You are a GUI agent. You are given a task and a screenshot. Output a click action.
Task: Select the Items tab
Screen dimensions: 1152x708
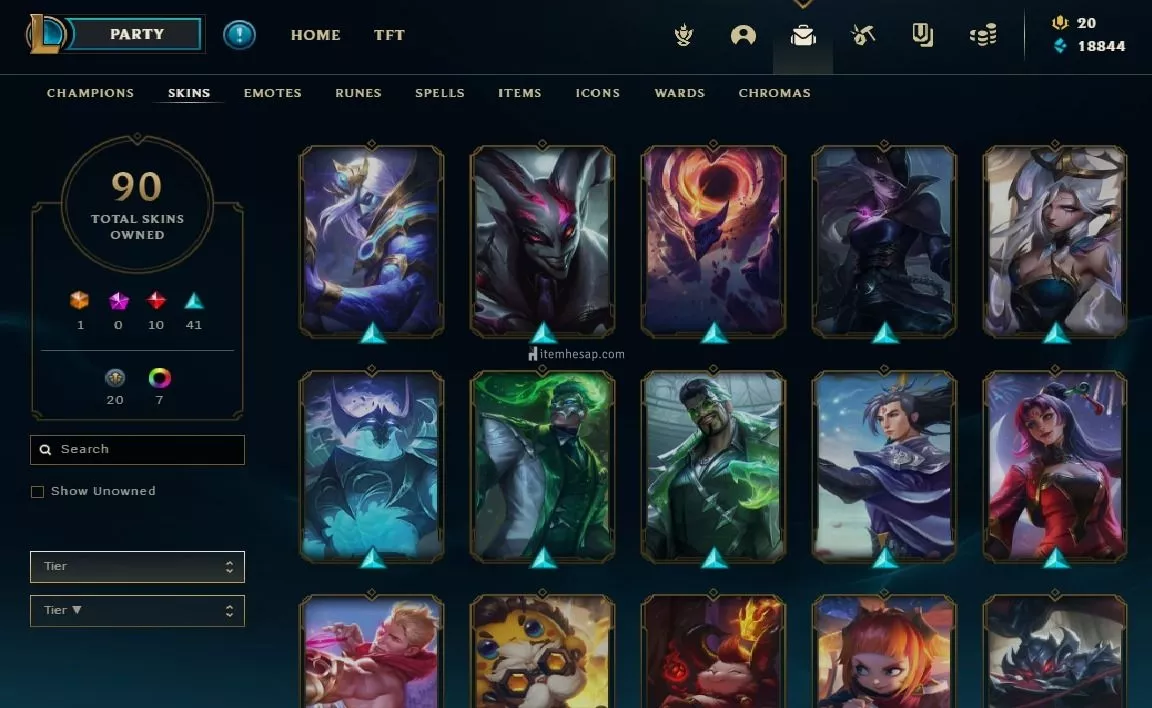(x=520, y=93)
